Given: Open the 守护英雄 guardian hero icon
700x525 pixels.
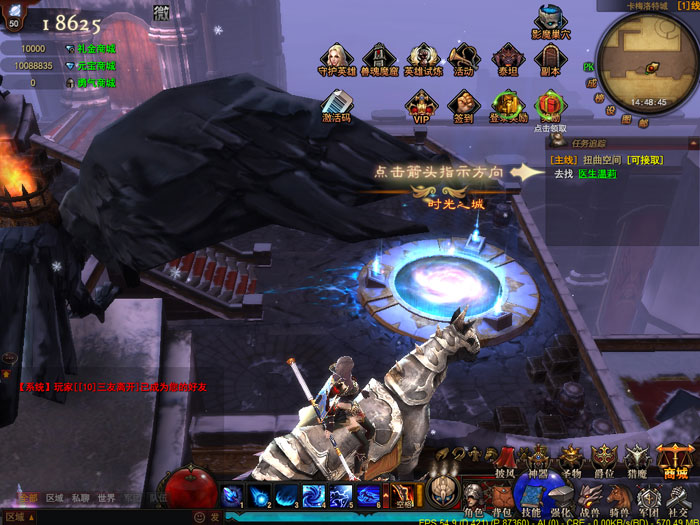Looking at the screenshot, I should coord(336,57).
